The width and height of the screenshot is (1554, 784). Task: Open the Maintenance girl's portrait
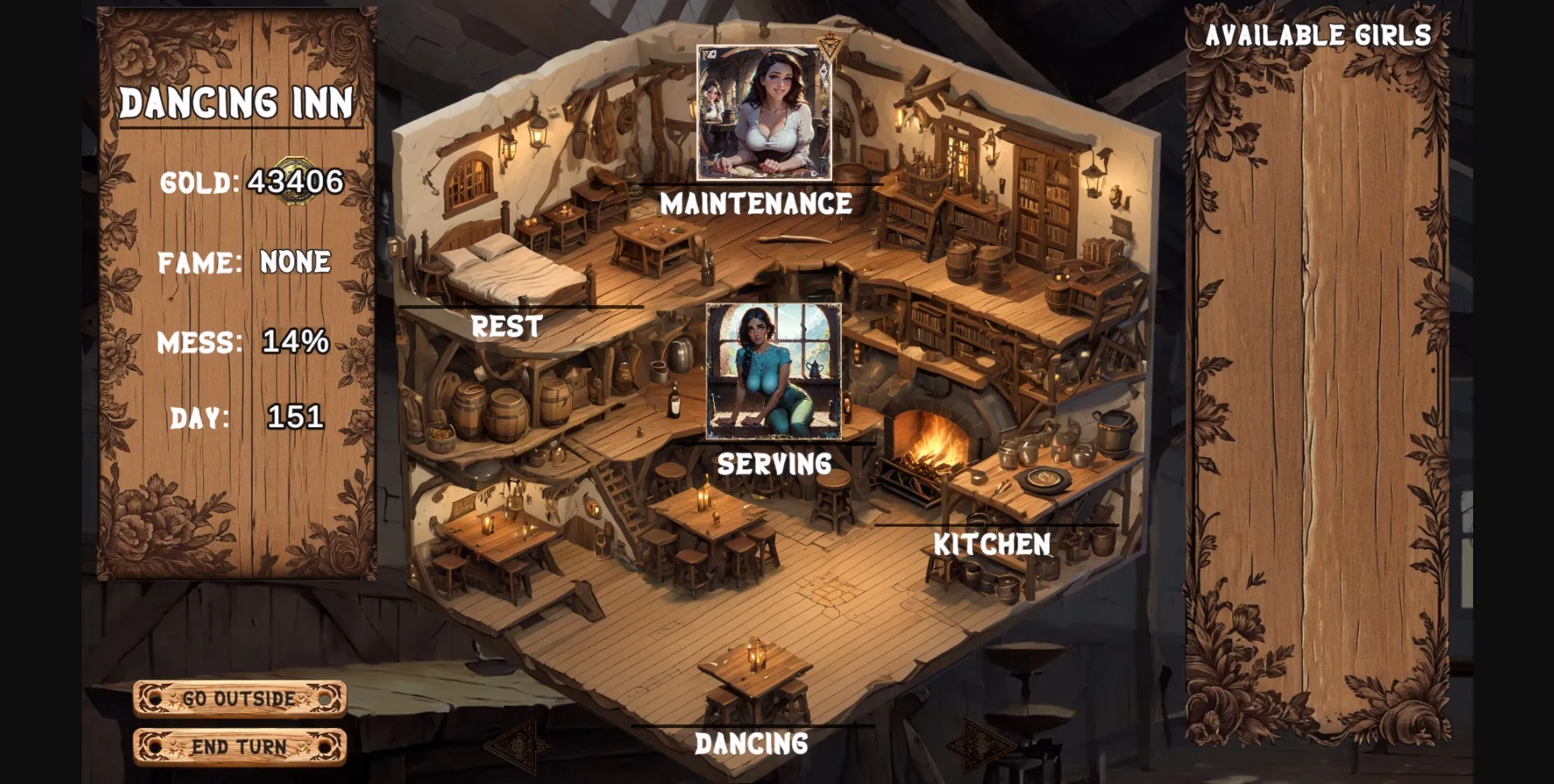764,113
